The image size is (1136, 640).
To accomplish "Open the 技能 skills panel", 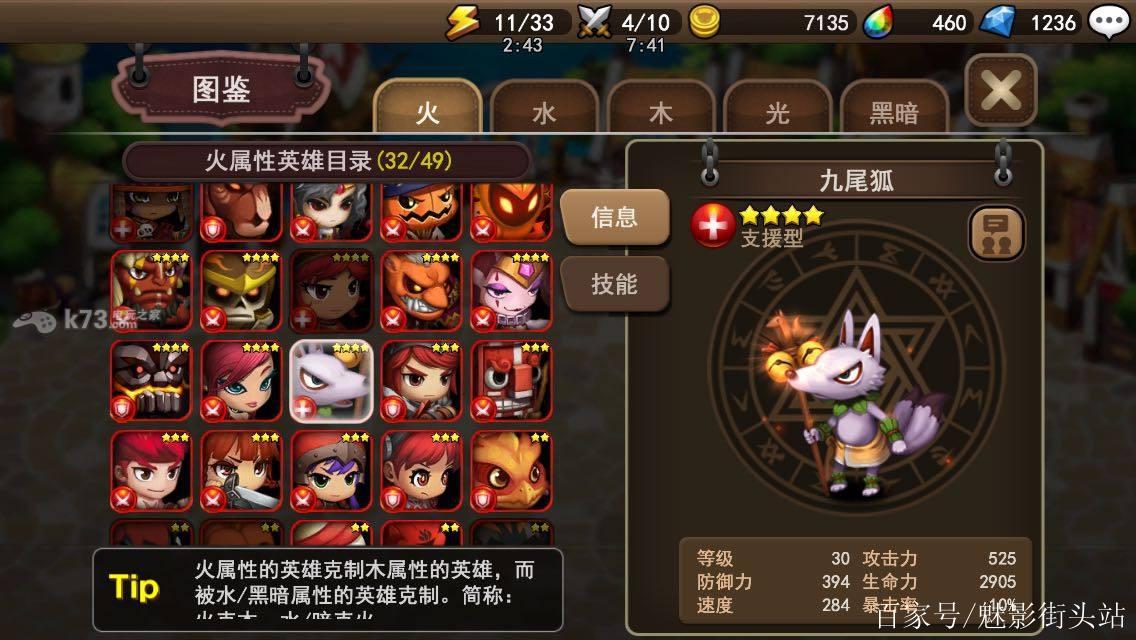I will [614, 284].
